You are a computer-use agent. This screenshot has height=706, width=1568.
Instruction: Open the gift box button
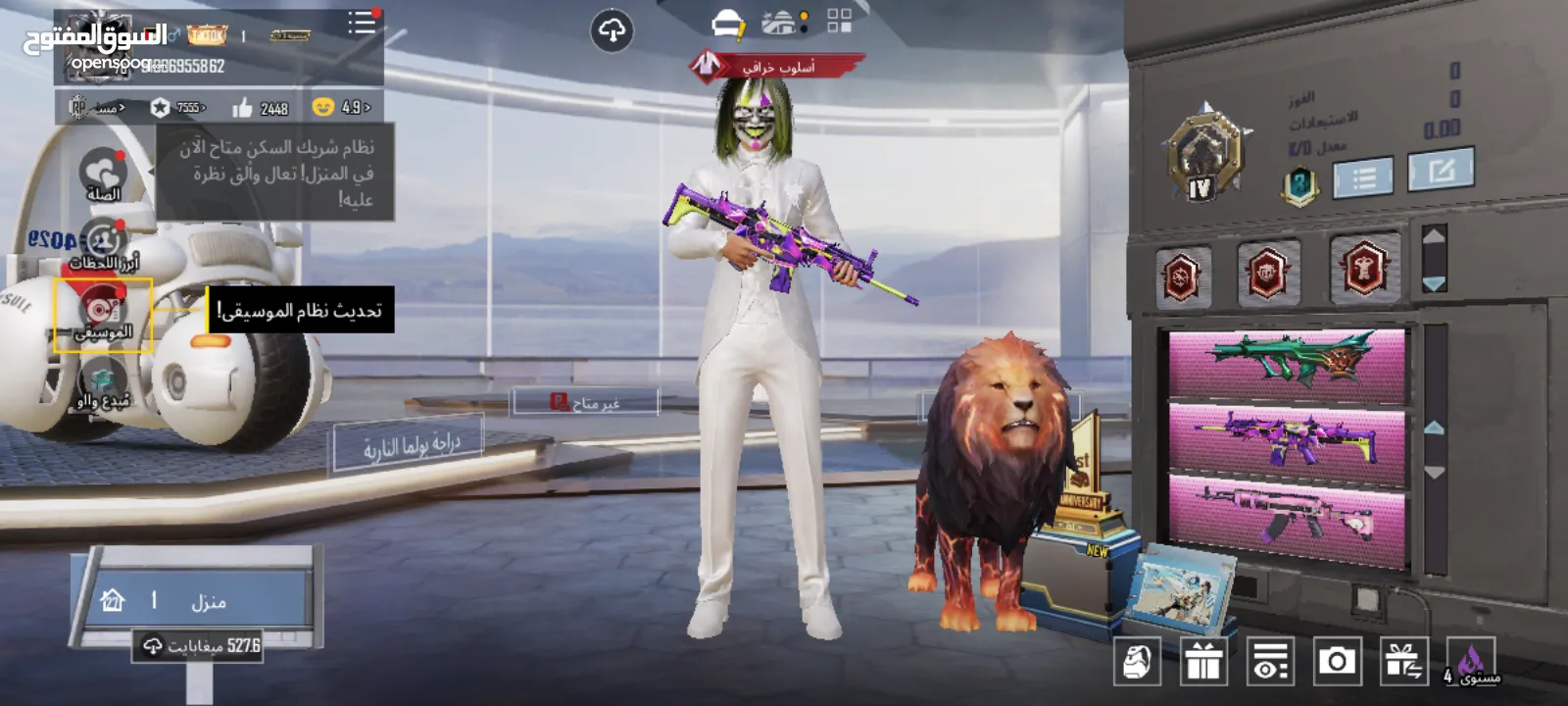click(x=1203, y=662)
